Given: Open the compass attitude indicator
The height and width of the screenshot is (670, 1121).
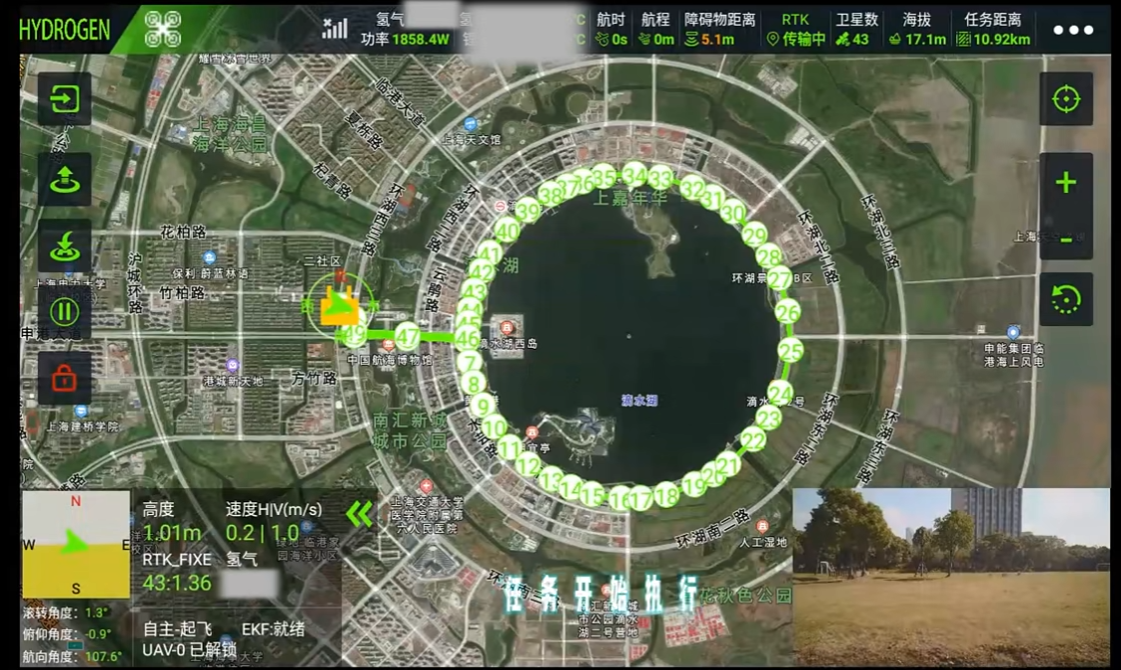Looking at the screenshot, I should point(76,543).
